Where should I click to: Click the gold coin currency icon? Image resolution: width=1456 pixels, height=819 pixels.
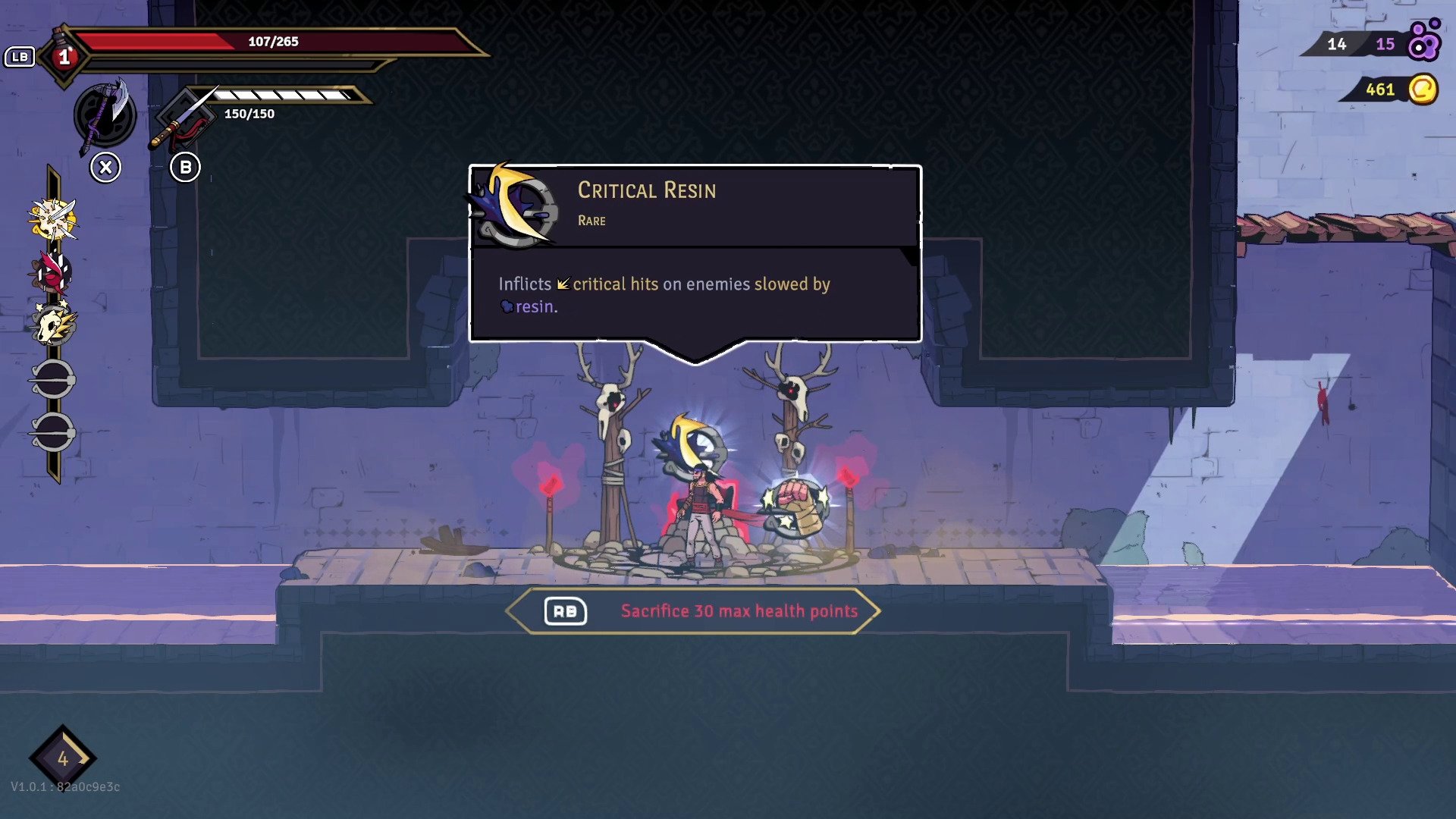pyautogui.click(x=1423, y=89)
